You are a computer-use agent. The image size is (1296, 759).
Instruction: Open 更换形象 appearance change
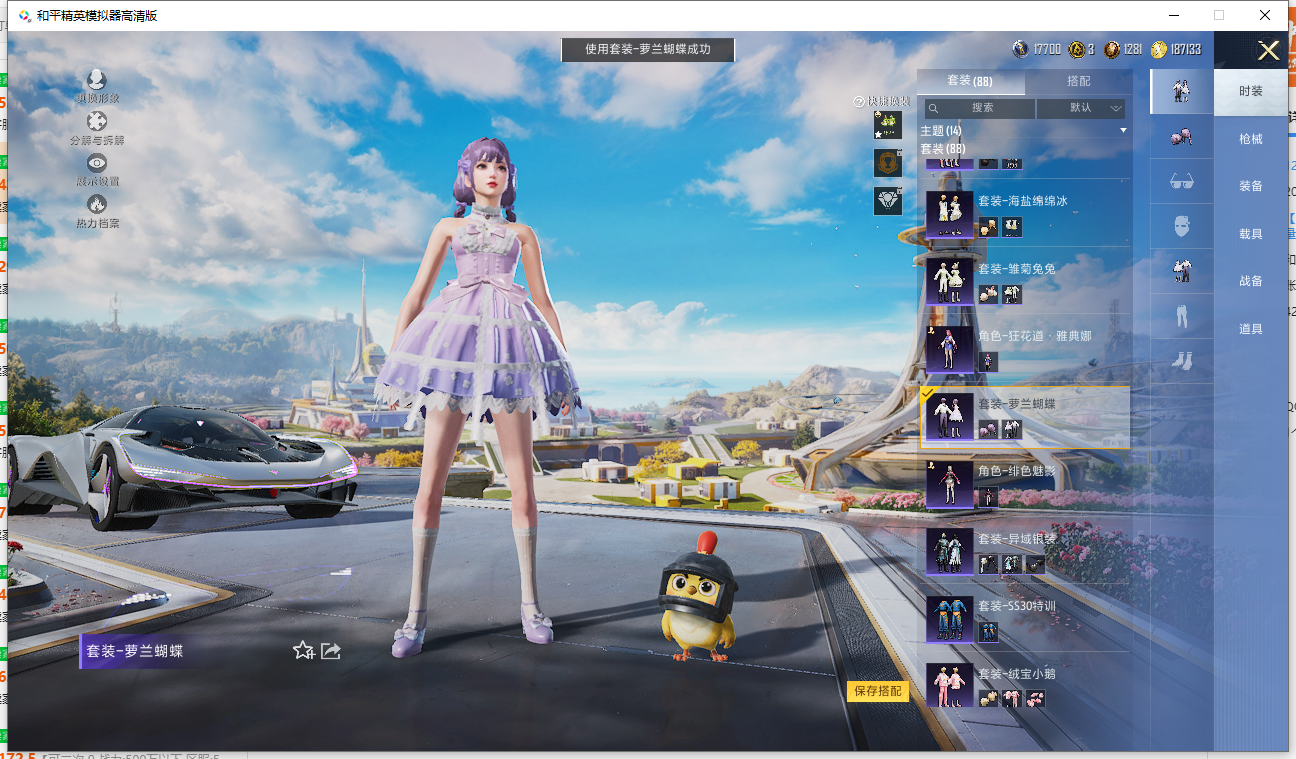click(97, 87)
